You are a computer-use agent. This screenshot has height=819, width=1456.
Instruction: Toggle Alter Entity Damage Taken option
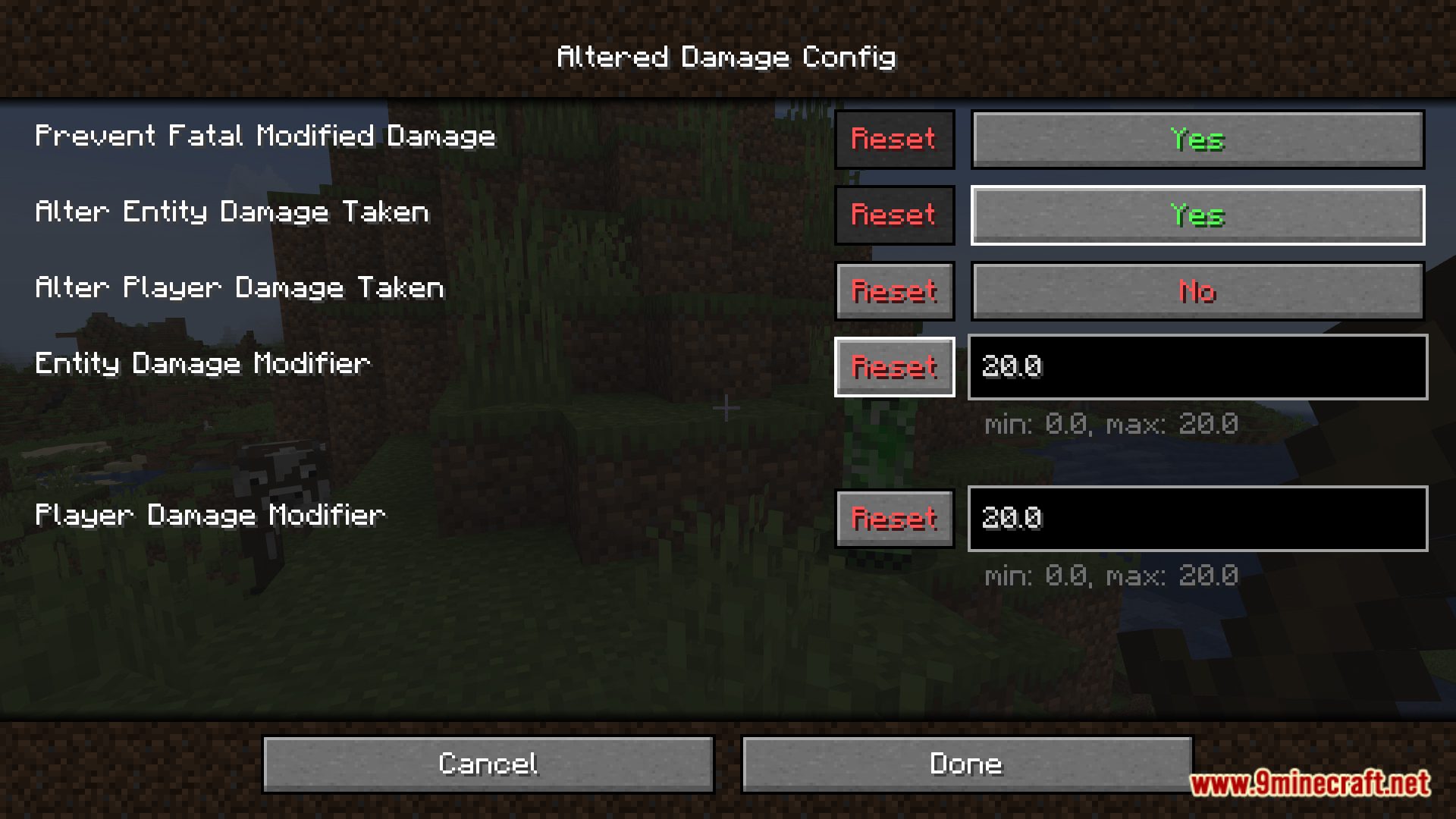pos(1197,215)
